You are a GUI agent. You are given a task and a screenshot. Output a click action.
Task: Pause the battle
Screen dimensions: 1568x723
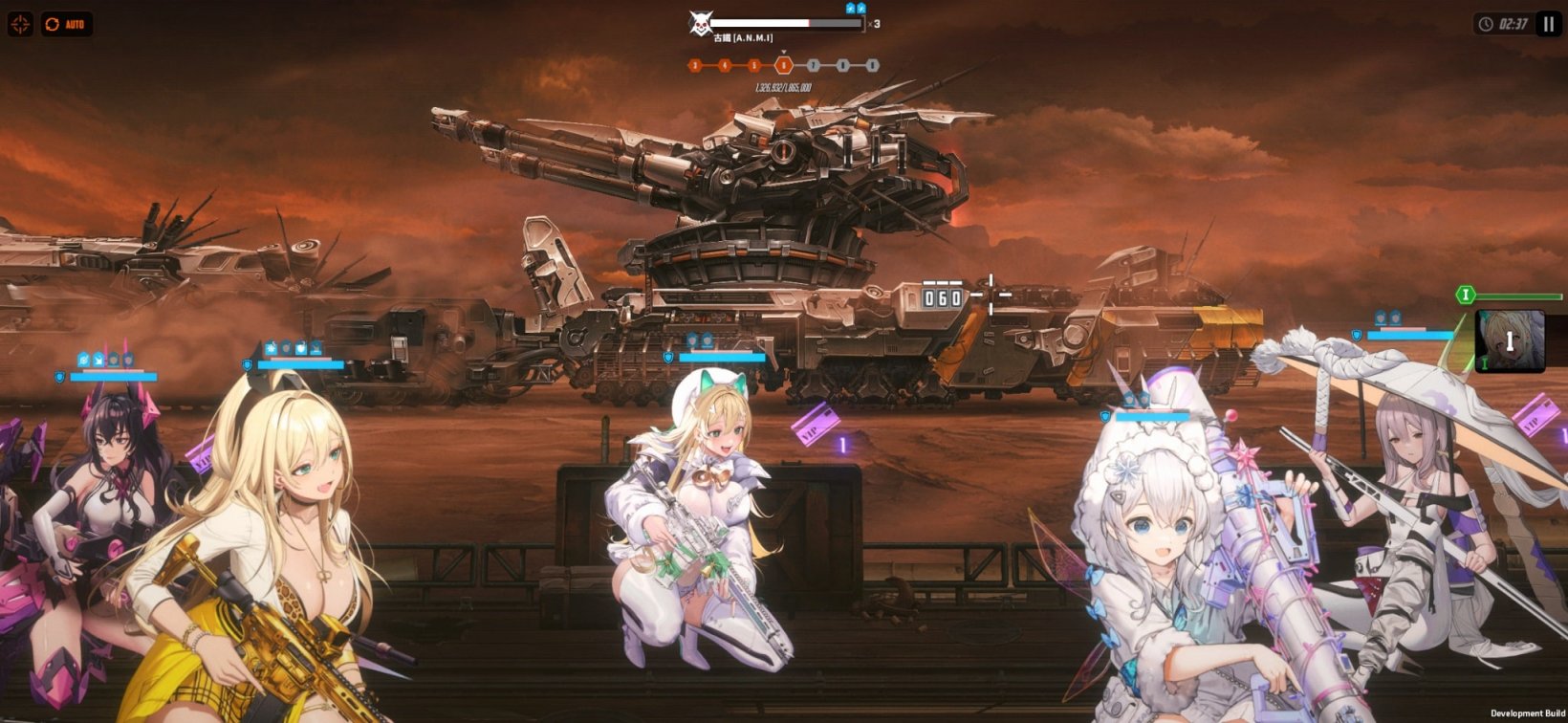tap(1549, 24)
